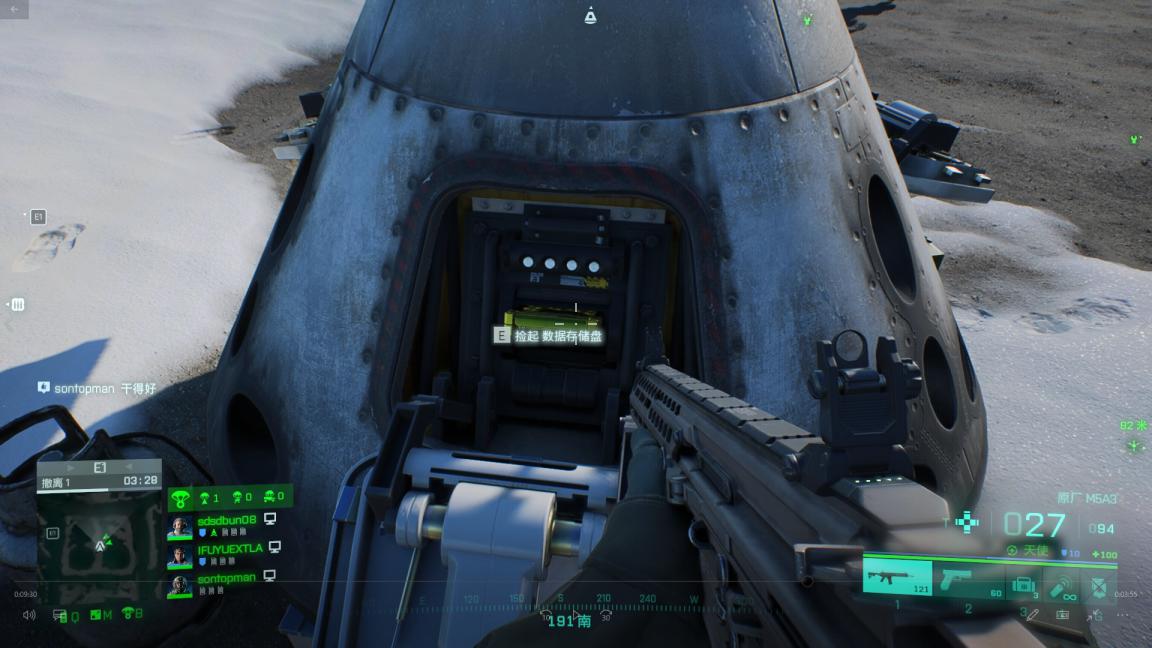Image resolution: width=1152 pixels, height=648 pixels.
Task: Select the M5A3 assault rifle slot
Action: pyautogui.click(x=896, y=577)
